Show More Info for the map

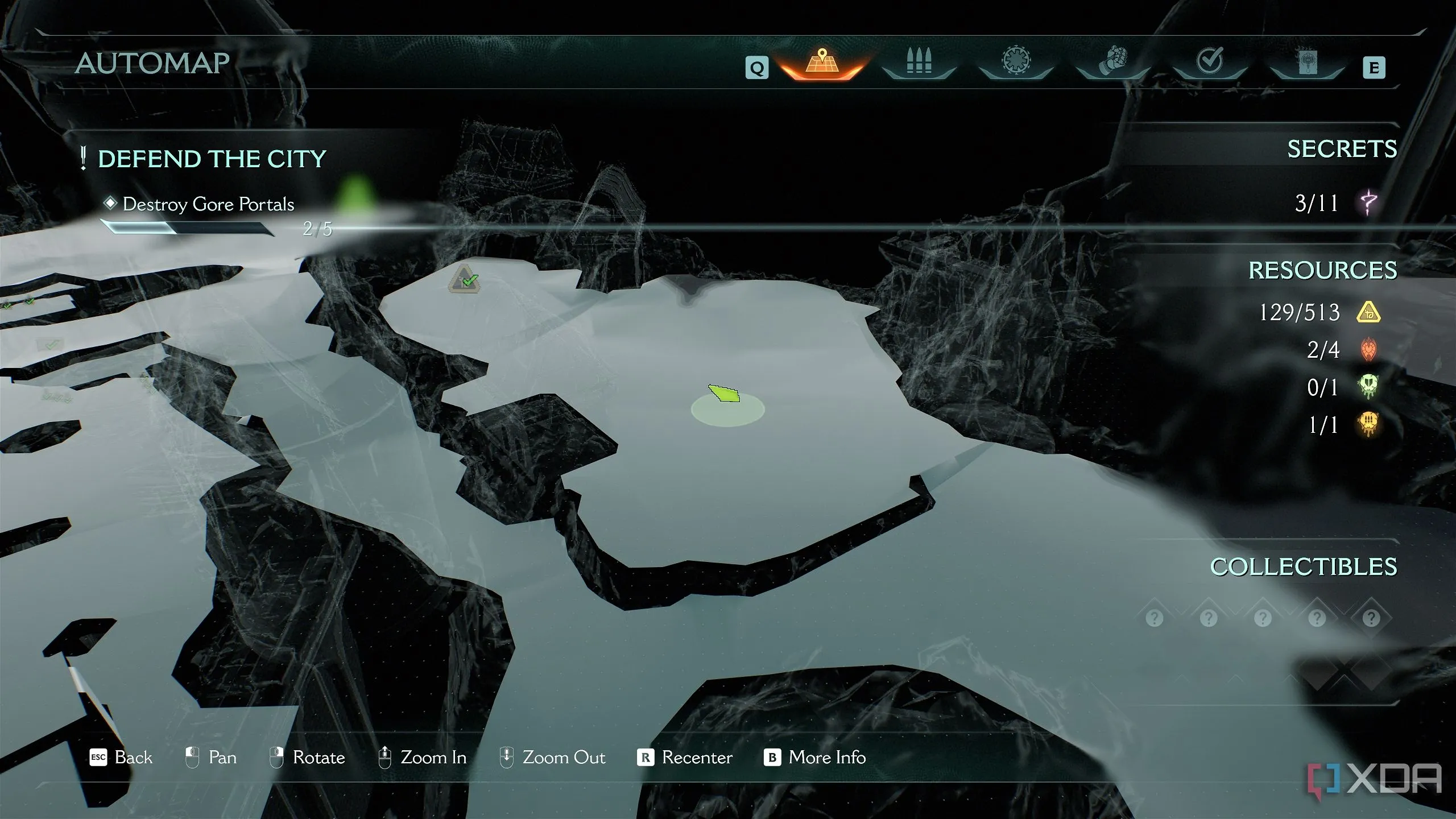tap(815, 758)
